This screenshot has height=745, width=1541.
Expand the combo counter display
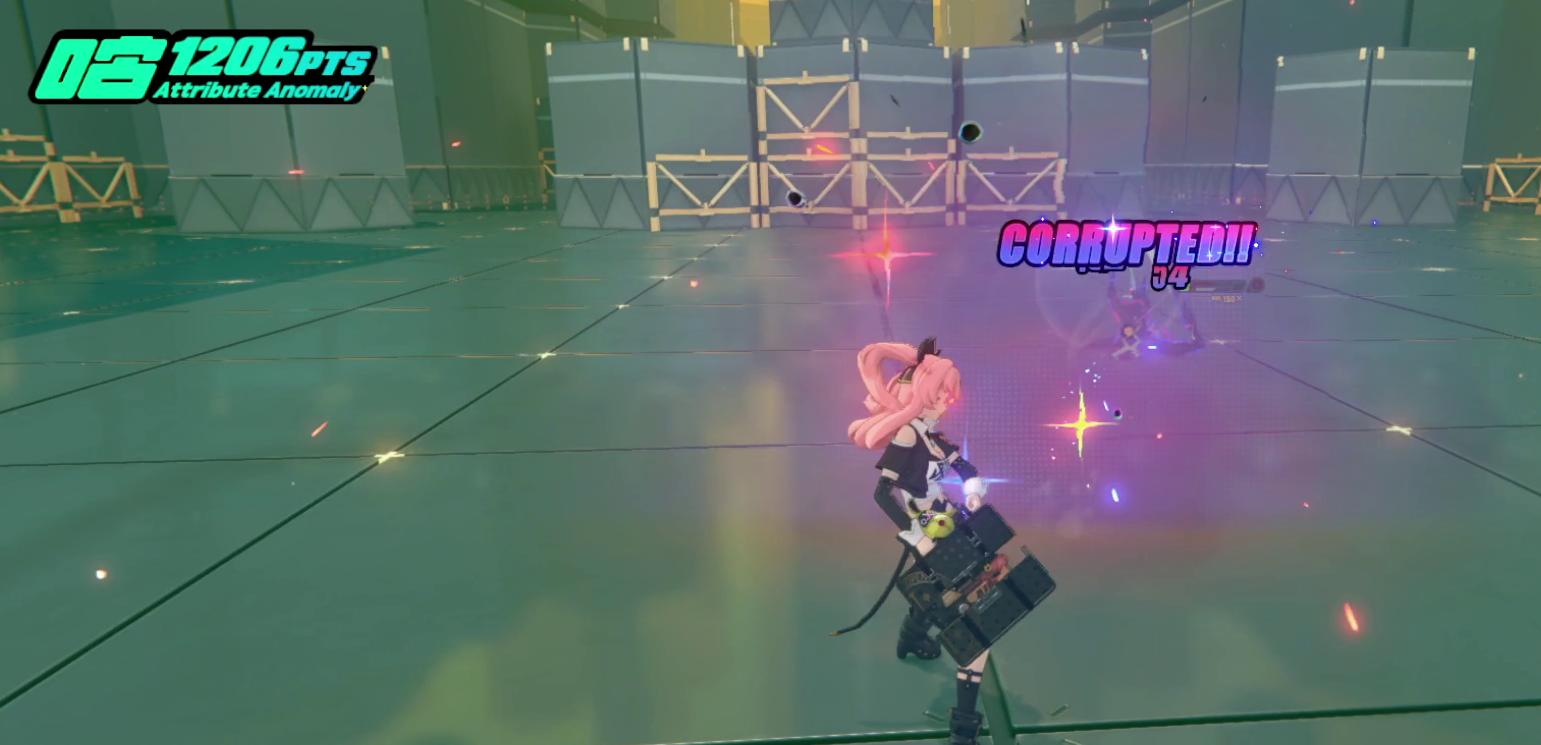click(1172, 277)
